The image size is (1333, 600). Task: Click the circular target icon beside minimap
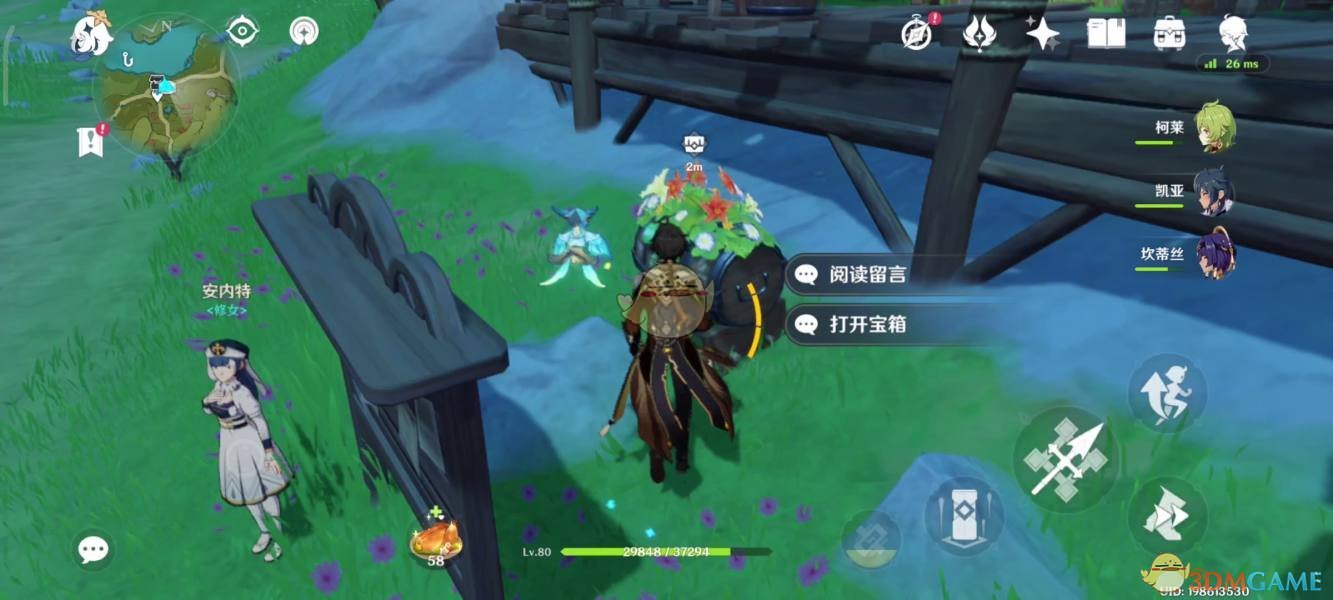tap(242, 31)
